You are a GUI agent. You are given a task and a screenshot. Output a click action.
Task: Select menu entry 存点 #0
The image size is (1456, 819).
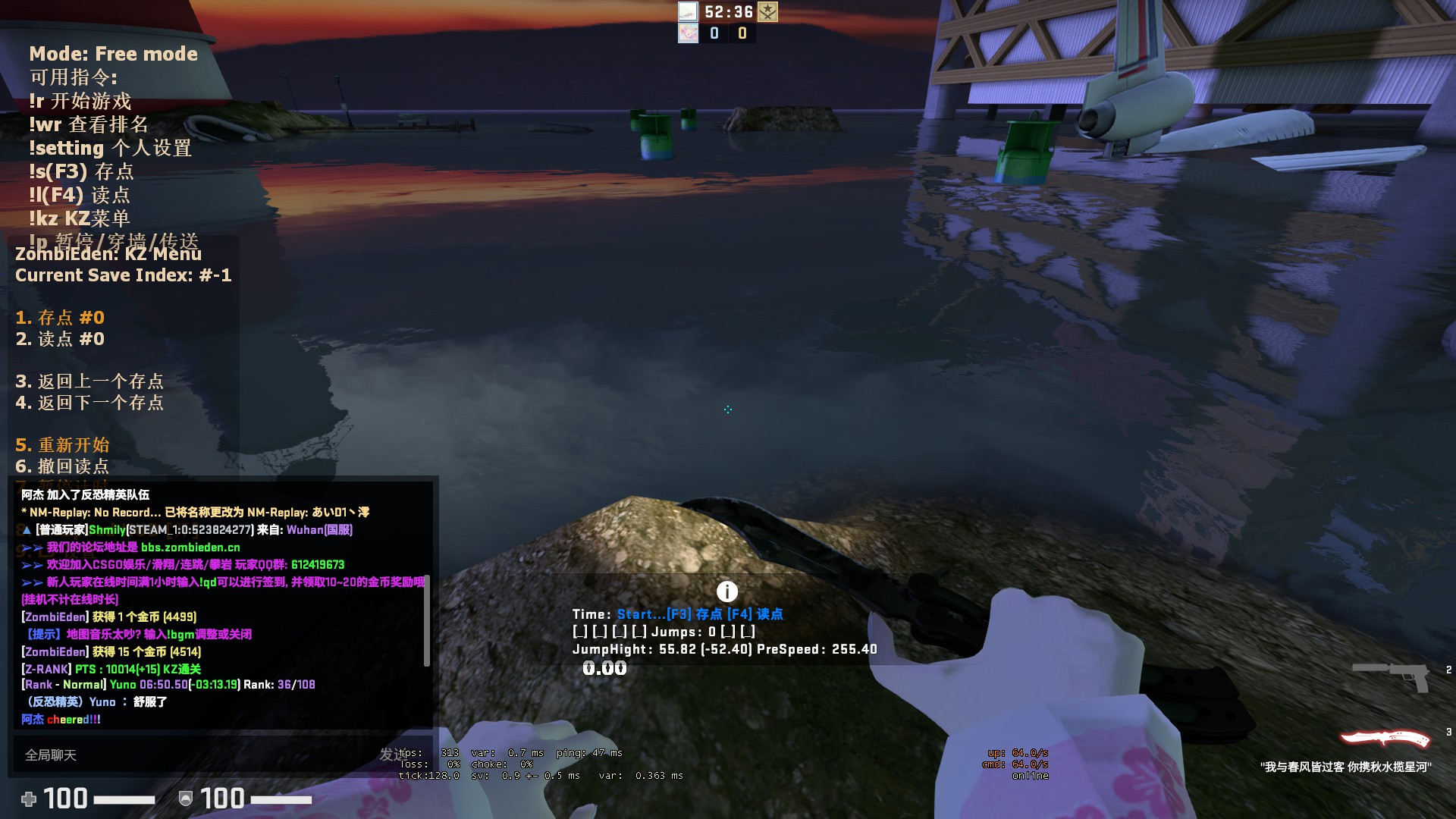(x=61, y=318)
